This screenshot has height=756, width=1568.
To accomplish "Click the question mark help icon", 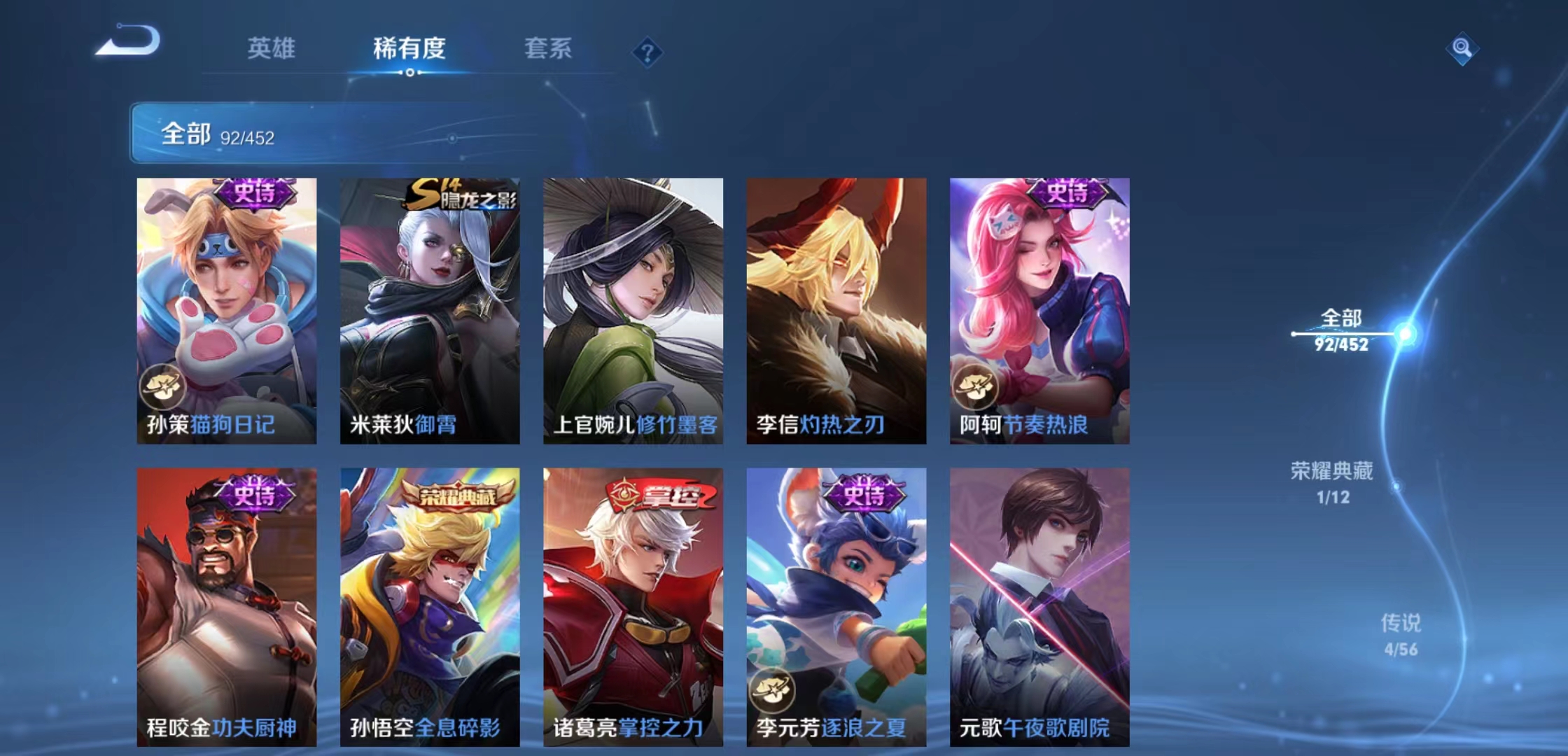I will [x=648, y=52].
